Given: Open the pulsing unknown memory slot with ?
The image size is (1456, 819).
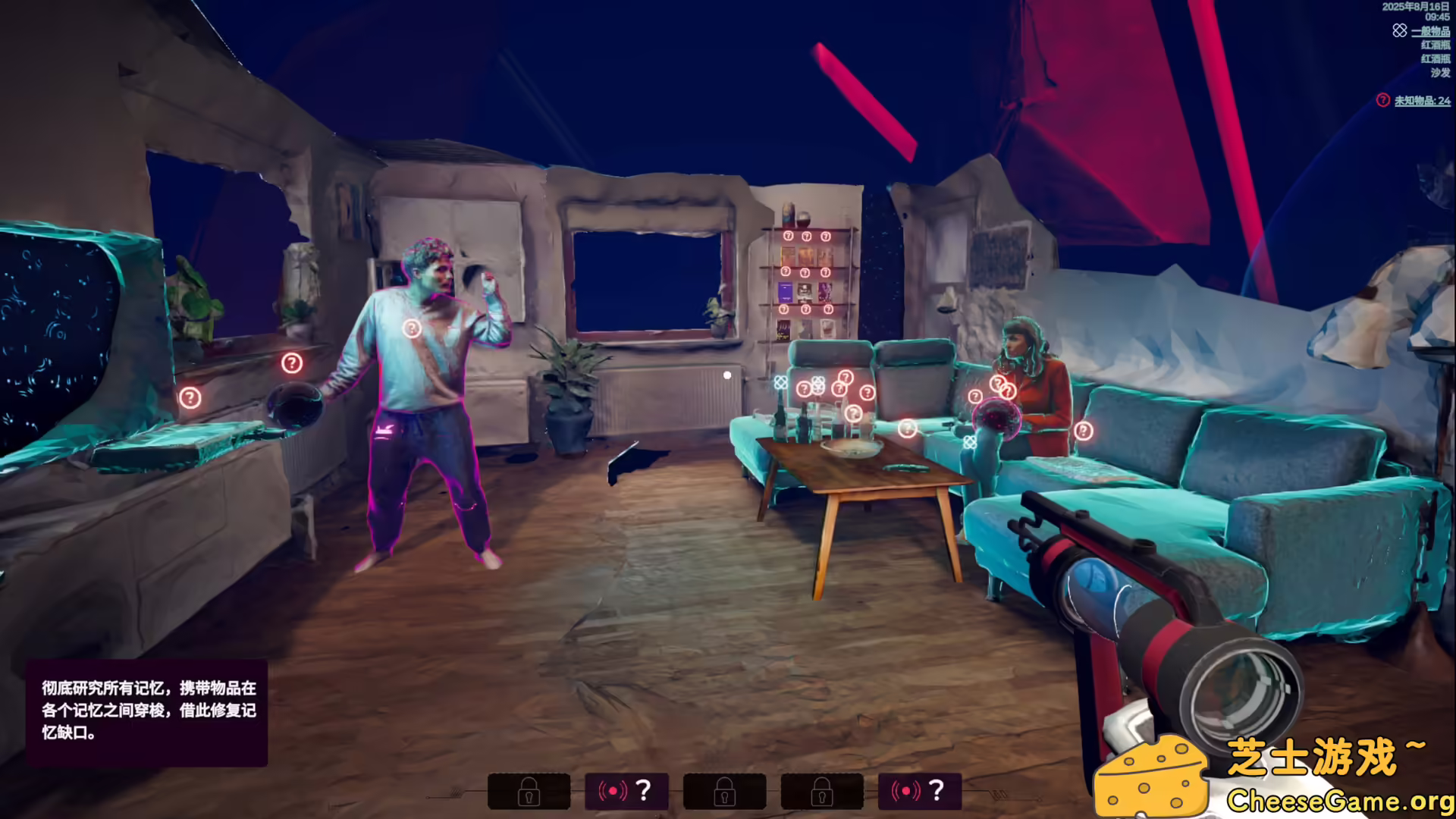Looking at the screenshot, I should [x=627, y=791].
